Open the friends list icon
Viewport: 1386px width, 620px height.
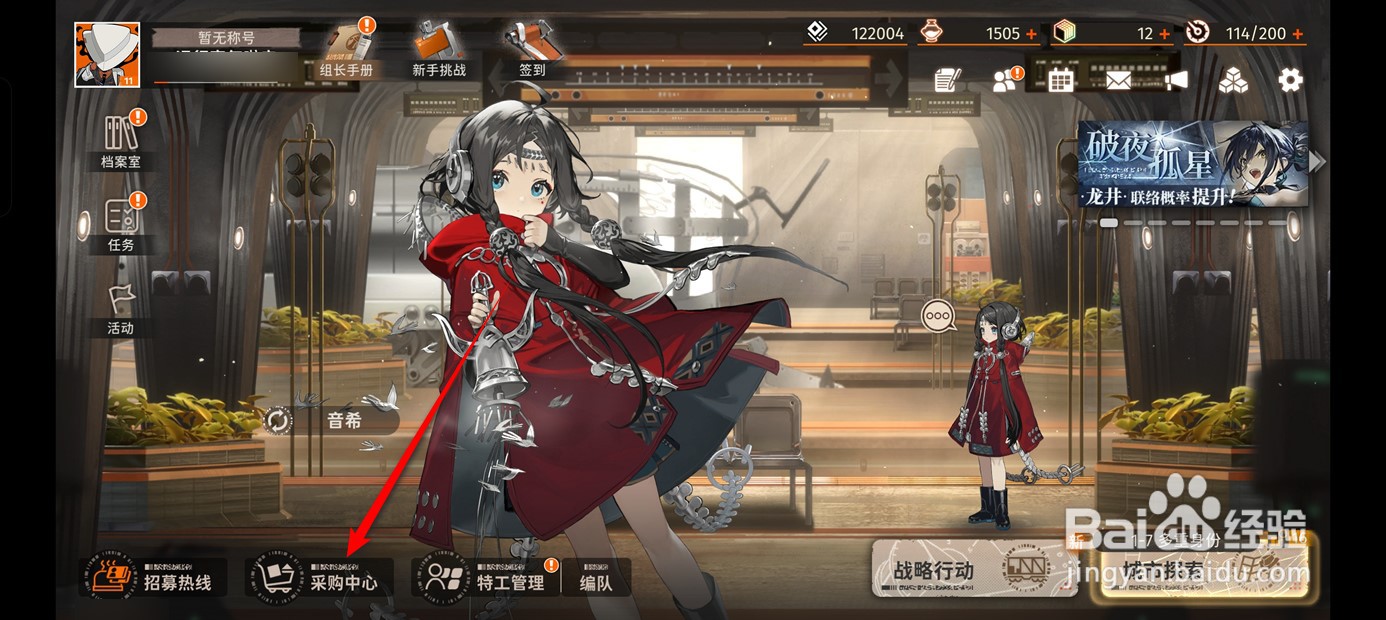1005,81
